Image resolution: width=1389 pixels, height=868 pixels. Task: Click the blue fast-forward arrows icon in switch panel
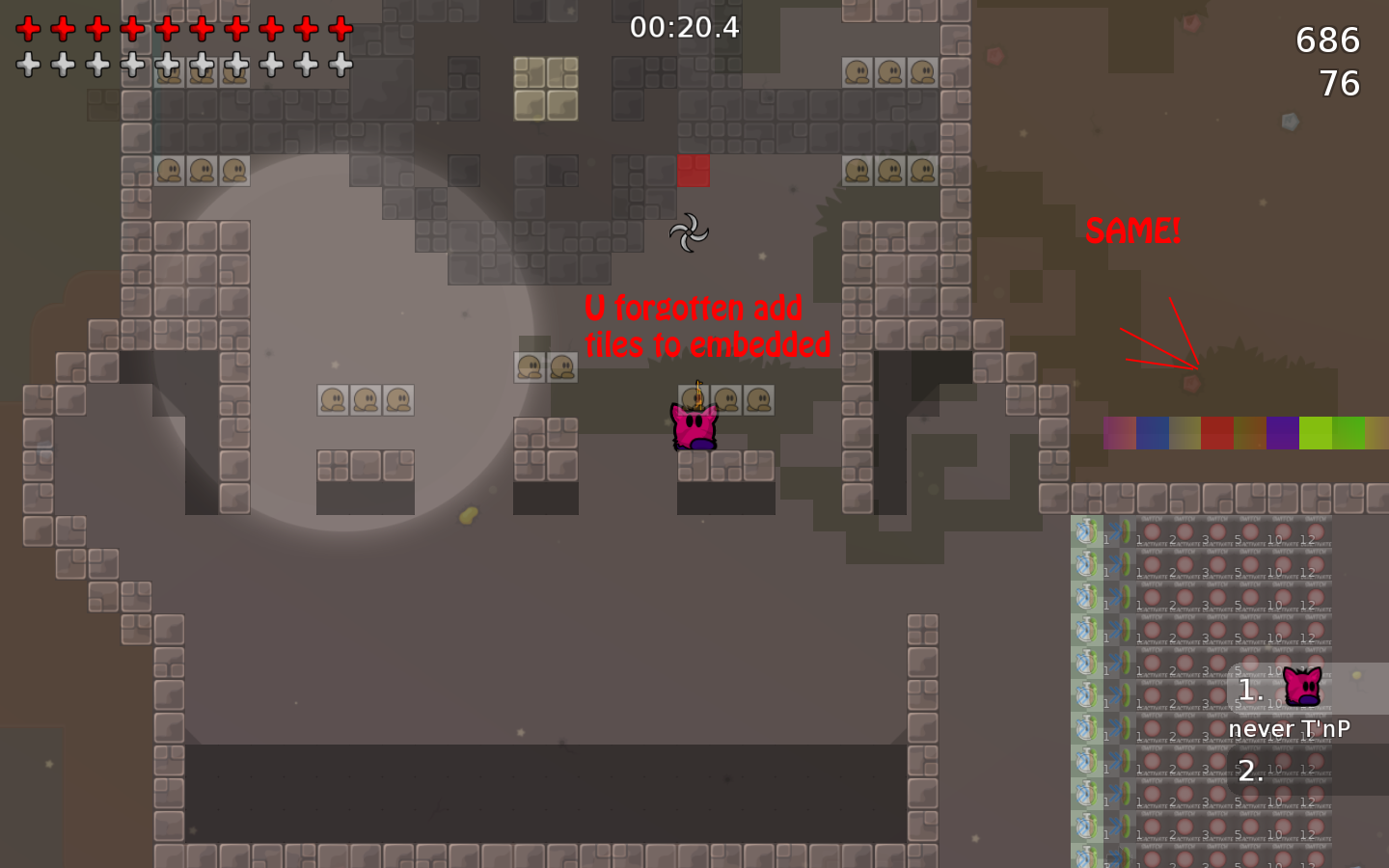1116,530
